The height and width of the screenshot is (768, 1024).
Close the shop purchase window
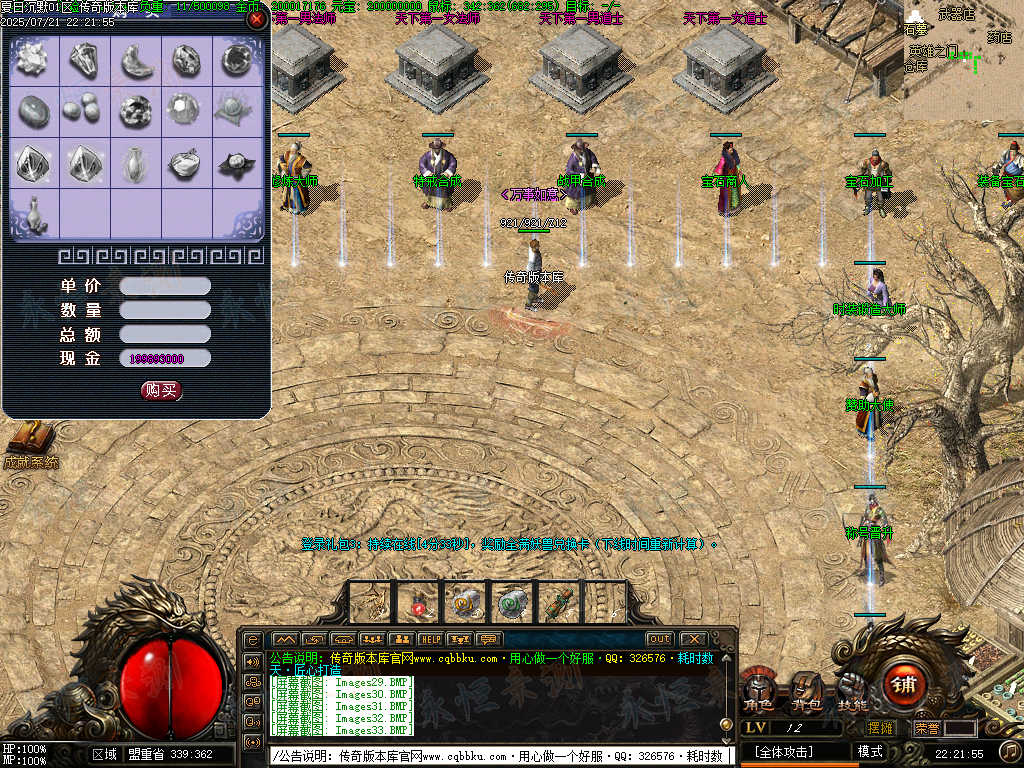[257, 19]
